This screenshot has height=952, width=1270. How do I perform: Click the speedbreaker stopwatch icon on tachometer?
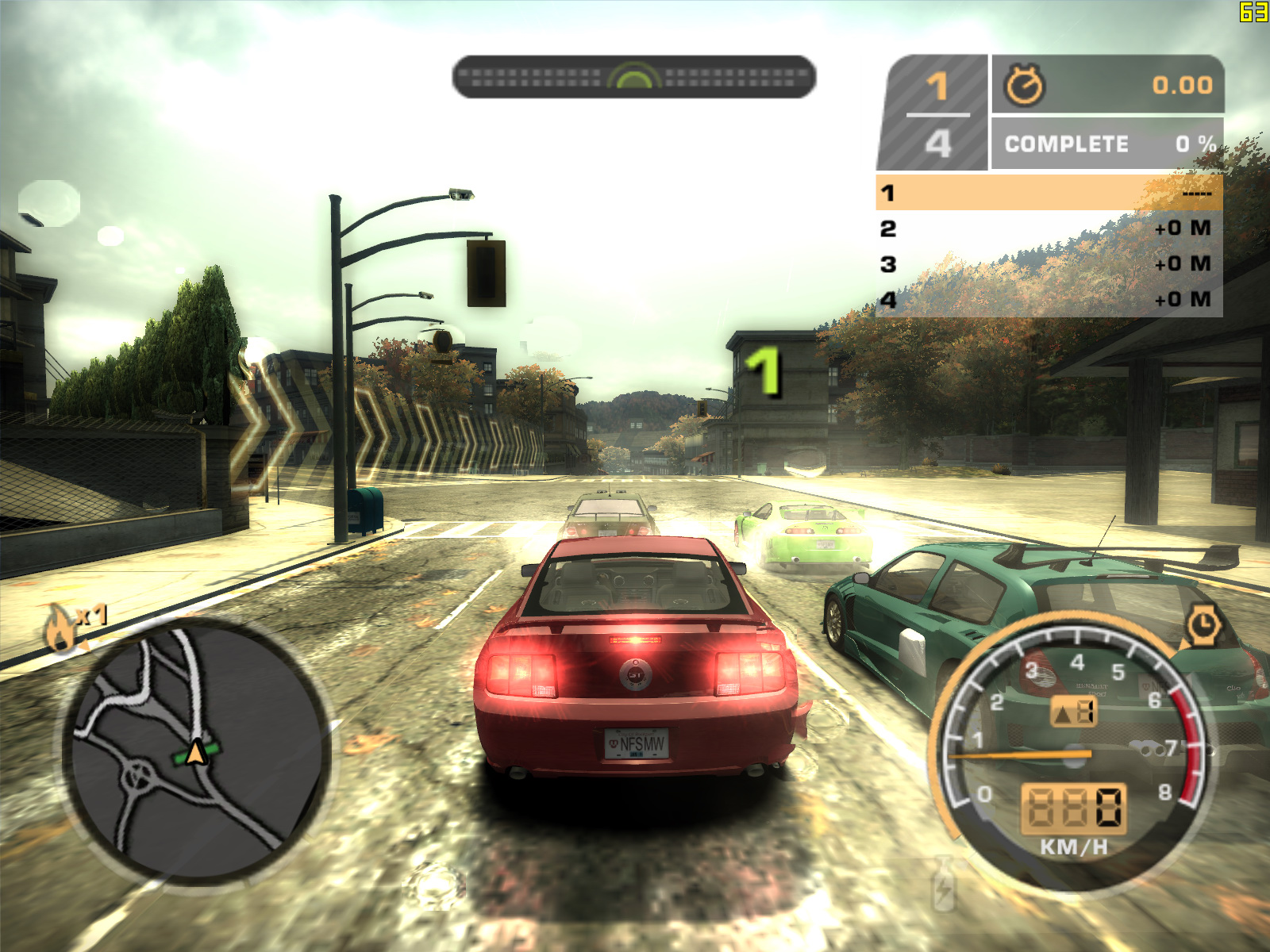click(x=1203, y=625)
